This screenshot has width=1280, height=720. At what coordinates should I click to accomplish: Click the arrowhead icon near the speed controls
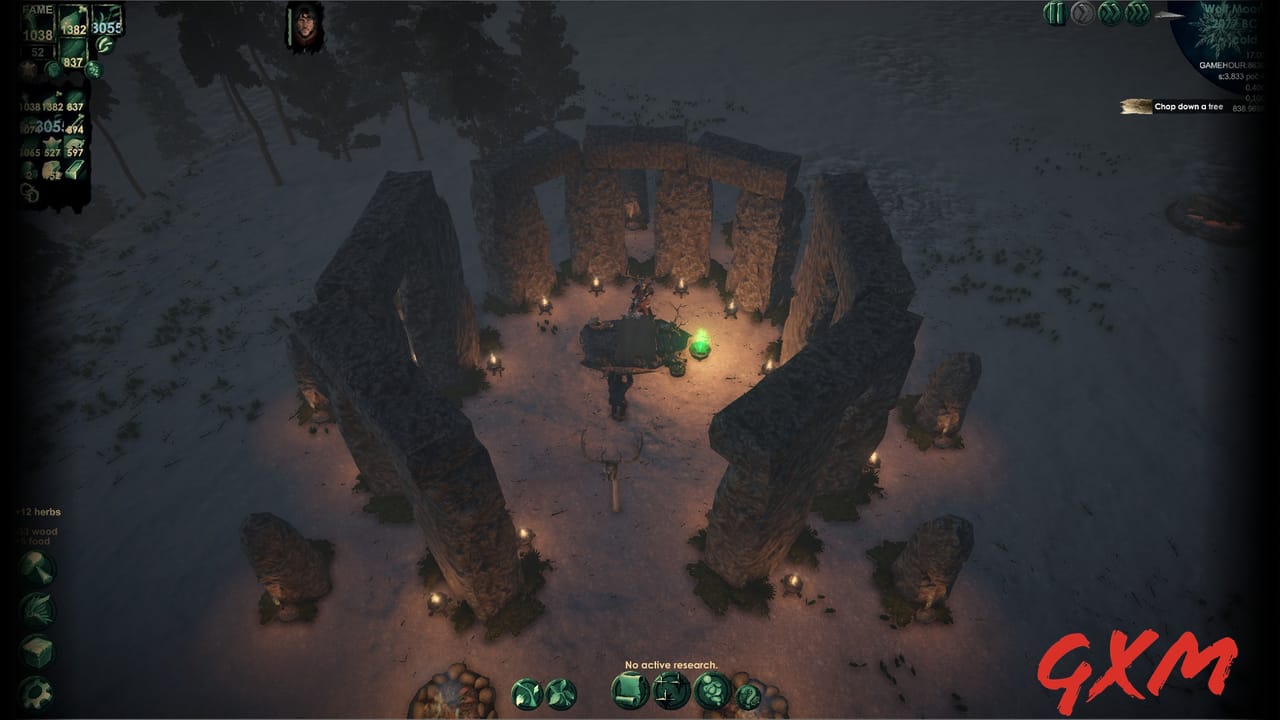pos(1167,14)
